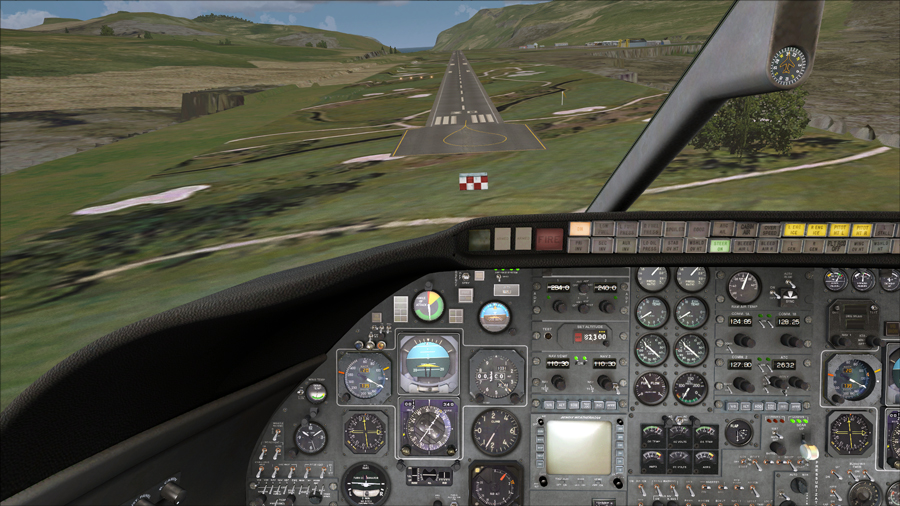This screenshot has height=506, width=900.
Task: Click the COMM 1 frequency 124.85 display
Action: (x=741, y=322)
